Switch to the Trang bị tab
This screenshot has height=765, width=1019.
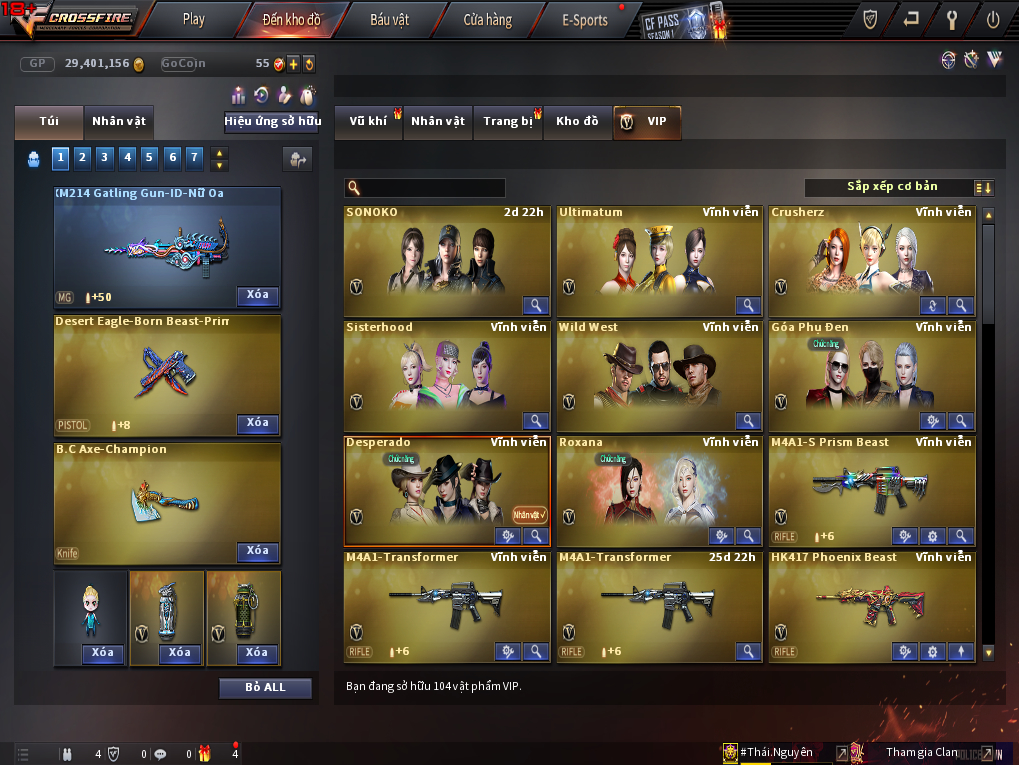pyautogui.click(x=507, y=122)
